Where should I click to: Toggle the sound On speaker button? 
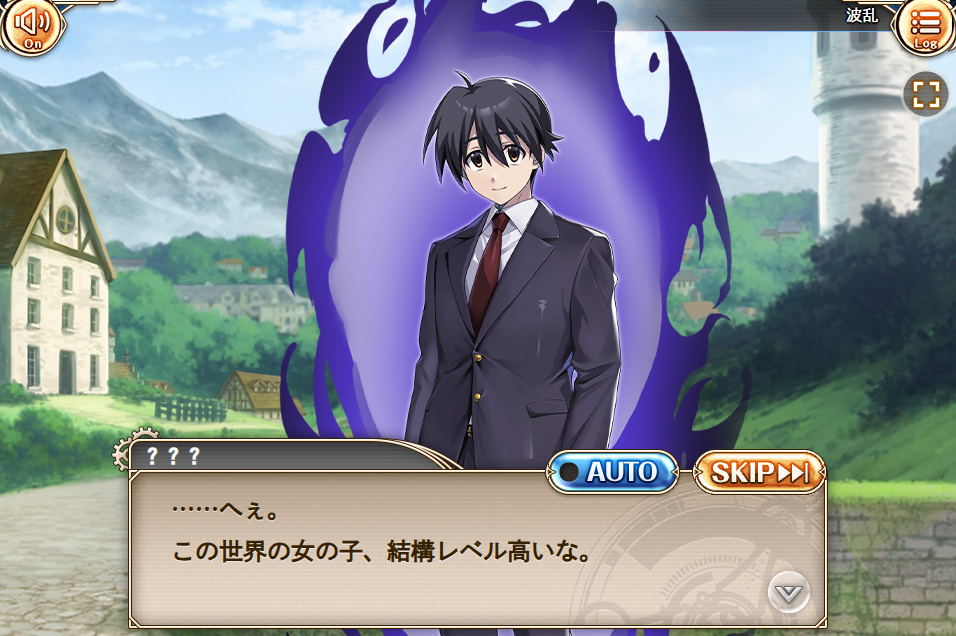32,25
